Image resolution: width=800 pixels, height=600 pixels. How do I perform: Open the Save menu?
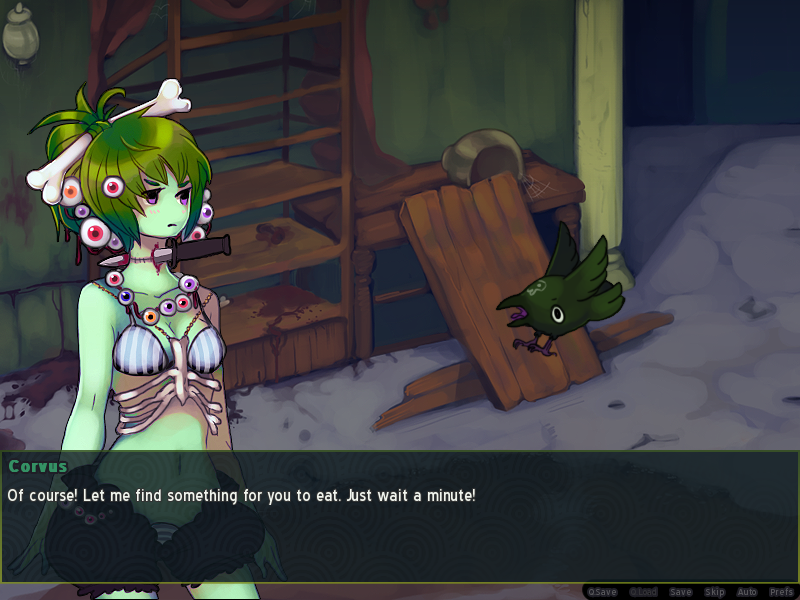pyautogui.click(x=680, y=592)
